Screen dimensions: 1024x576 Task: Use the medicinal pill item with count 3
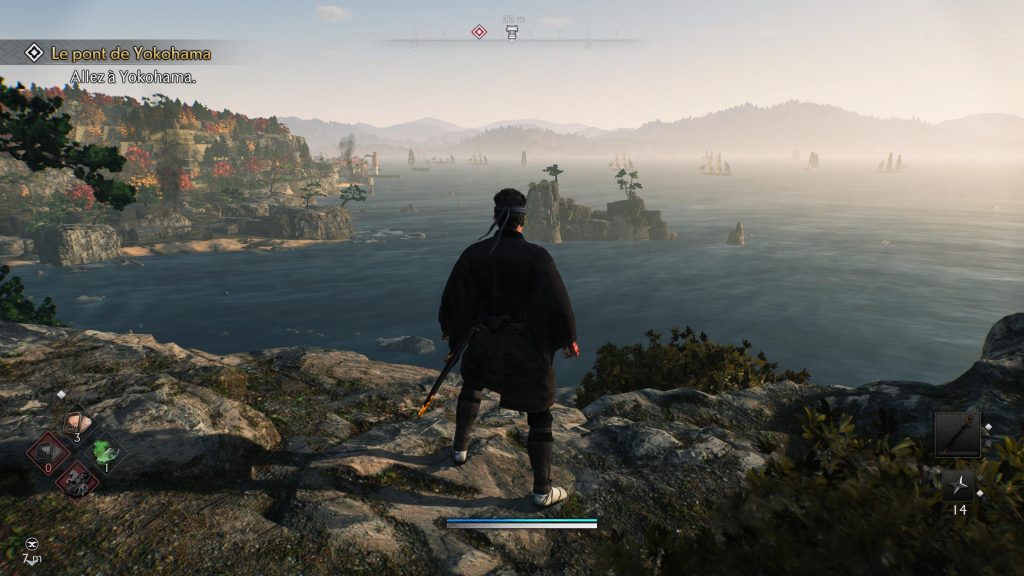click(x=76, y=423)
